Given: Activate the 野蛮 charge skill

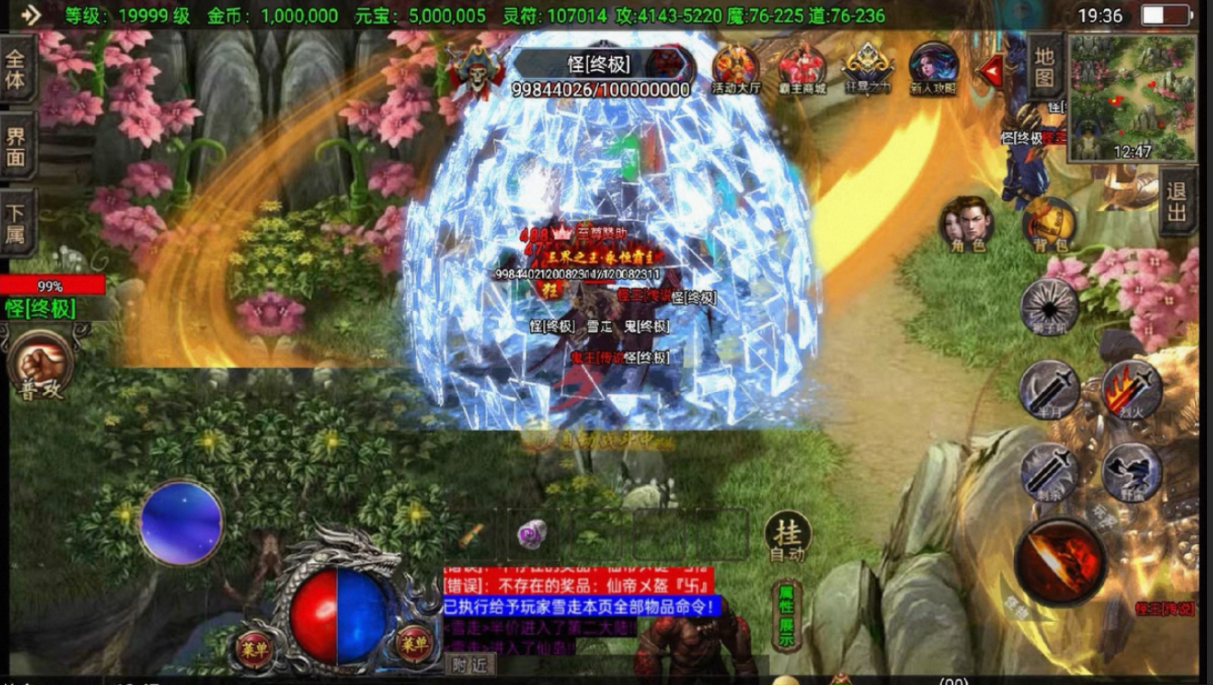Looking at the screenshot, I should click(1131, 471).
